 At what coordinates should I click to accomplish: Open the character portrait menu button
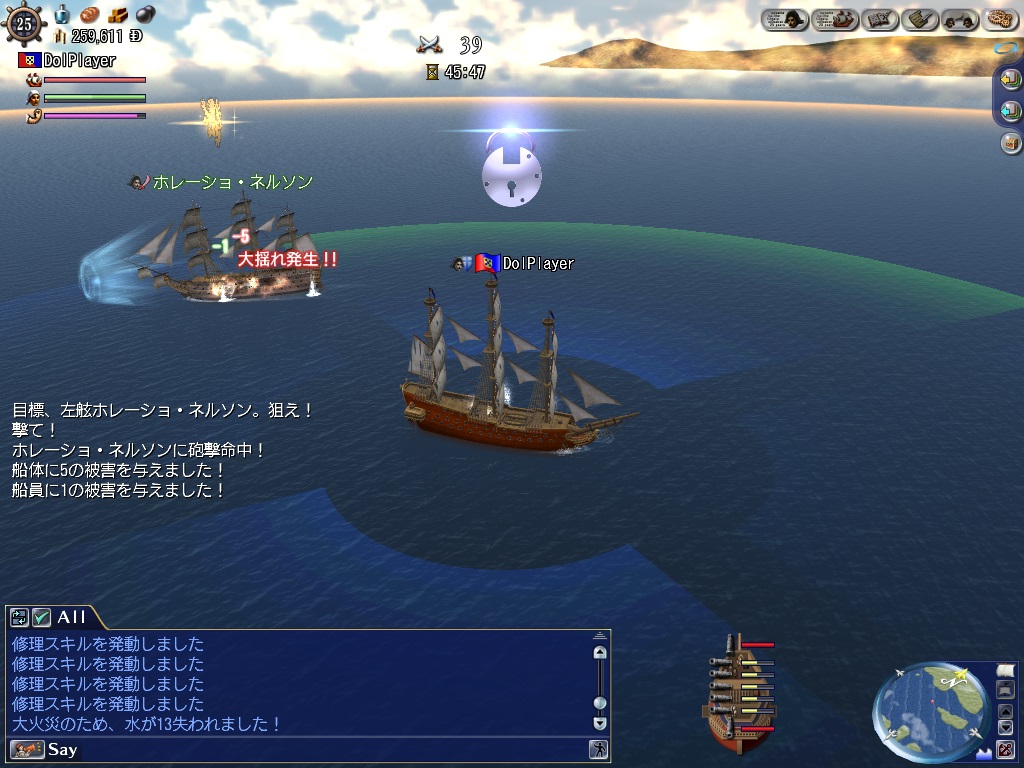[x=785, y=19]
